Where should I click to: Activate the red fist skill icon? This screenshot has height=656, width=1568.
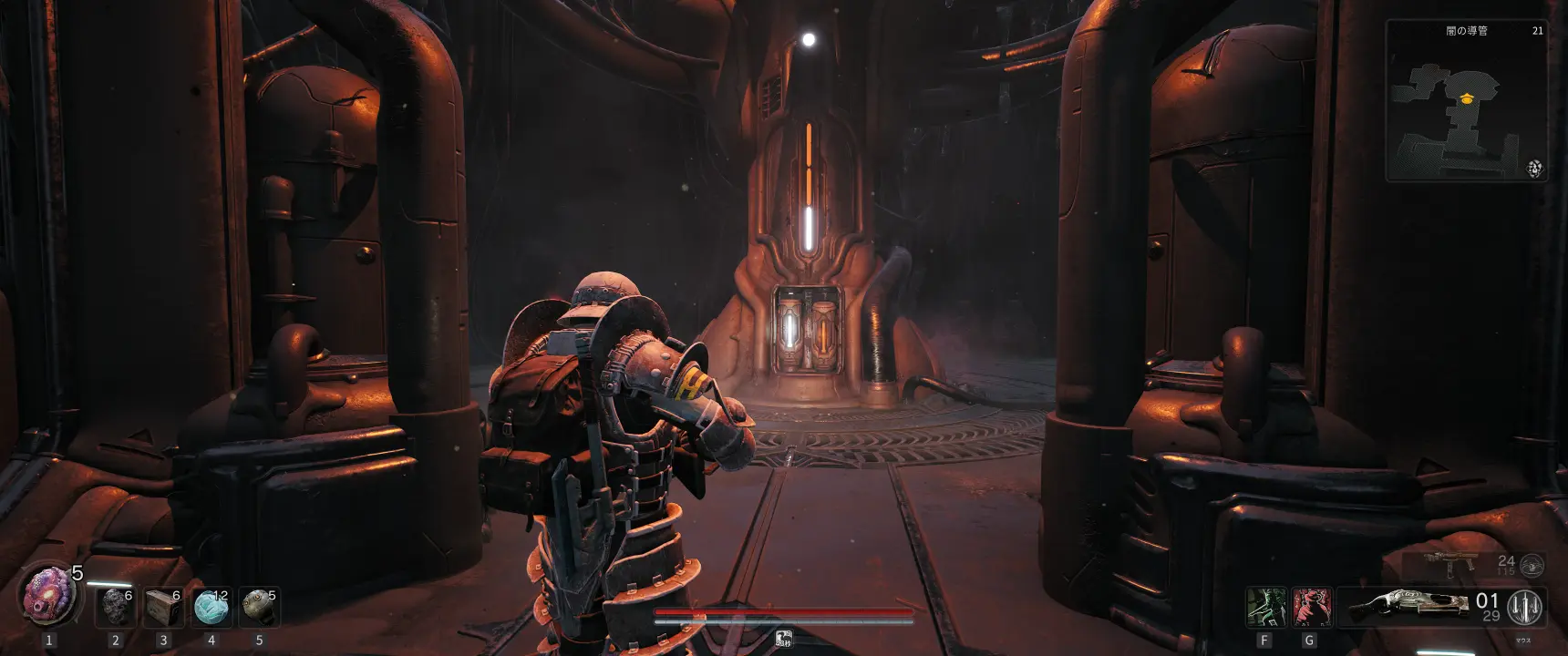click(1311, 607)
